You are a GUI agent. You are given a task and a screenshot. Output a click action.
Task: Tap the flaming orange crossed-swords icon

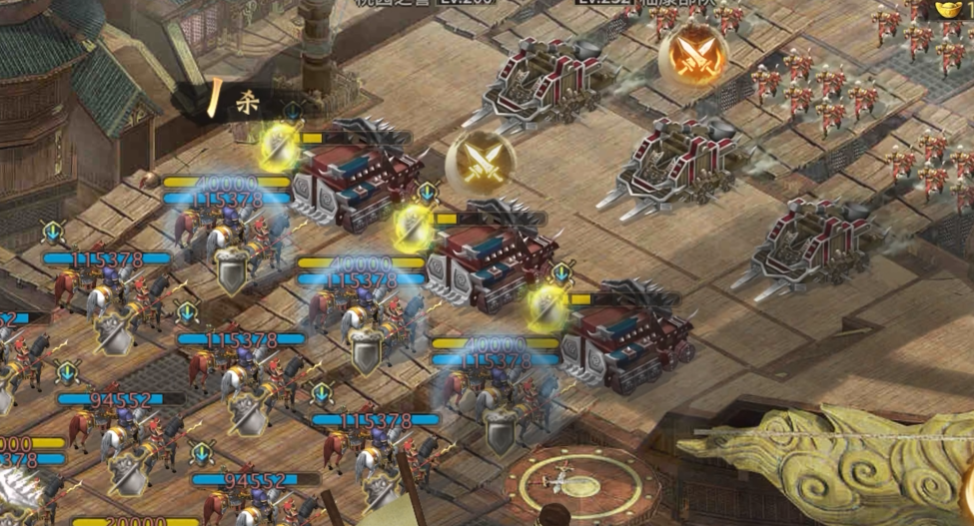point(693,51)
